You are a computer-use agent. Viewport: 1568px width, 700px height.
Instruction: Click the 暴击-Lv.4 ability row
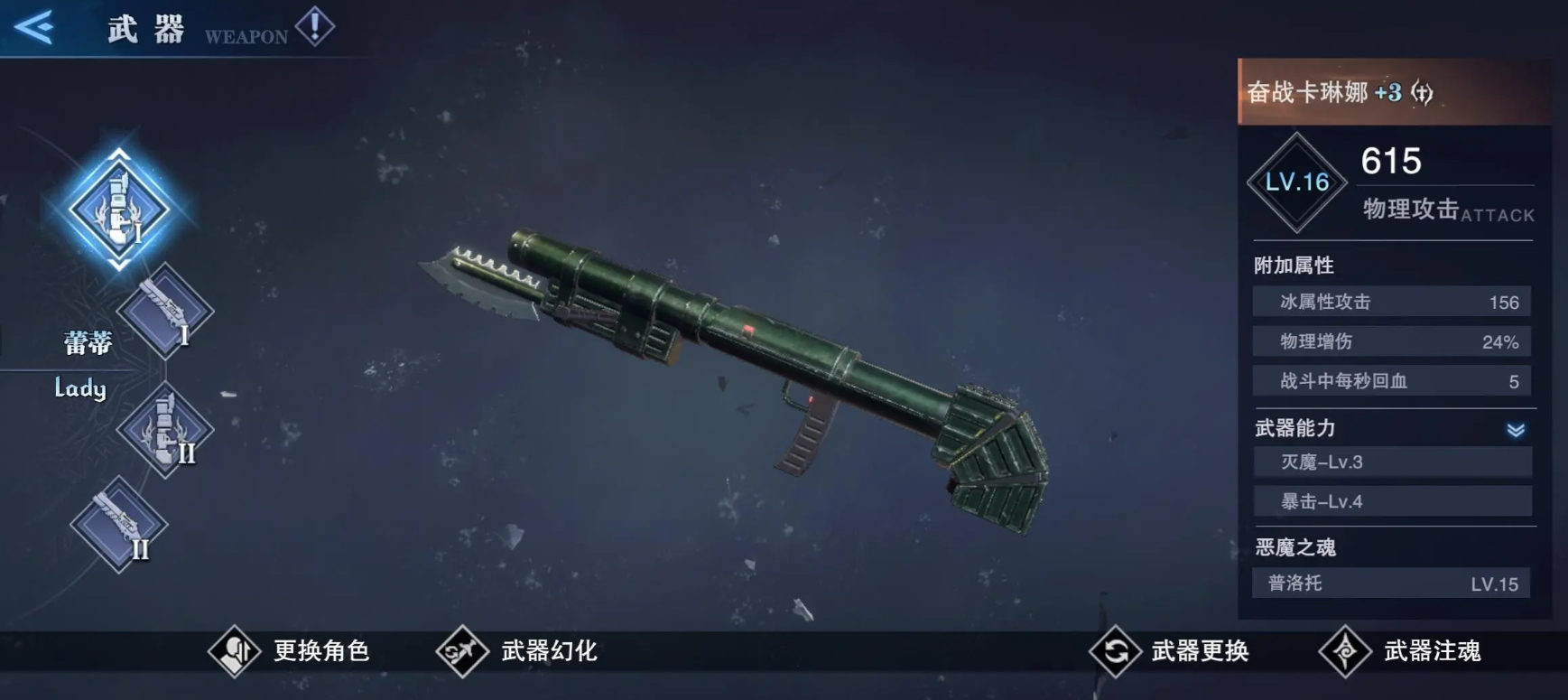click(x=1392, y=501)
